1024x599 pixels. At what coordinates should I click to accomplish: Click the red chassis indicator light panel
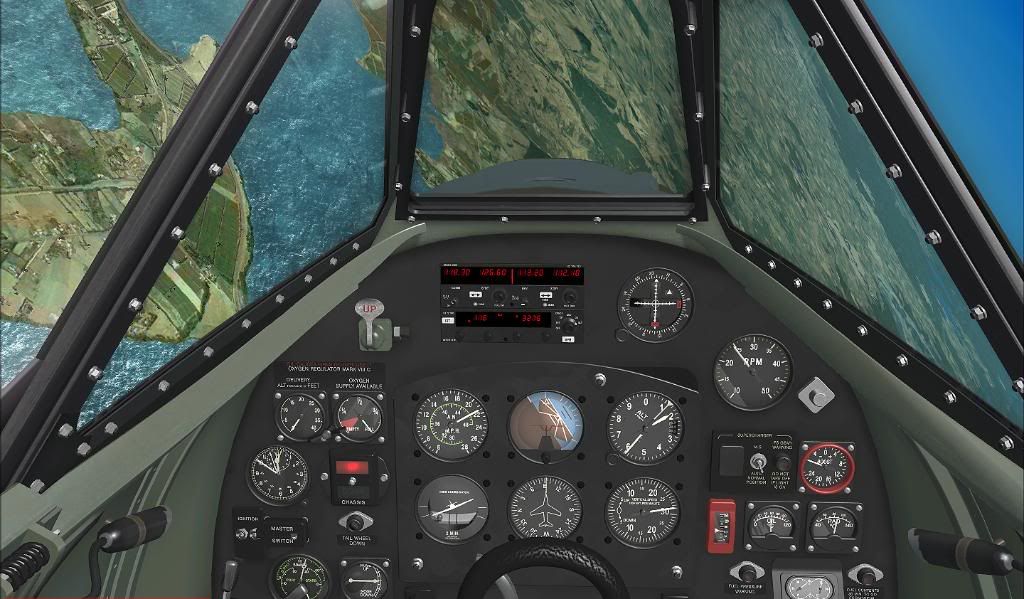pos(352,467)
